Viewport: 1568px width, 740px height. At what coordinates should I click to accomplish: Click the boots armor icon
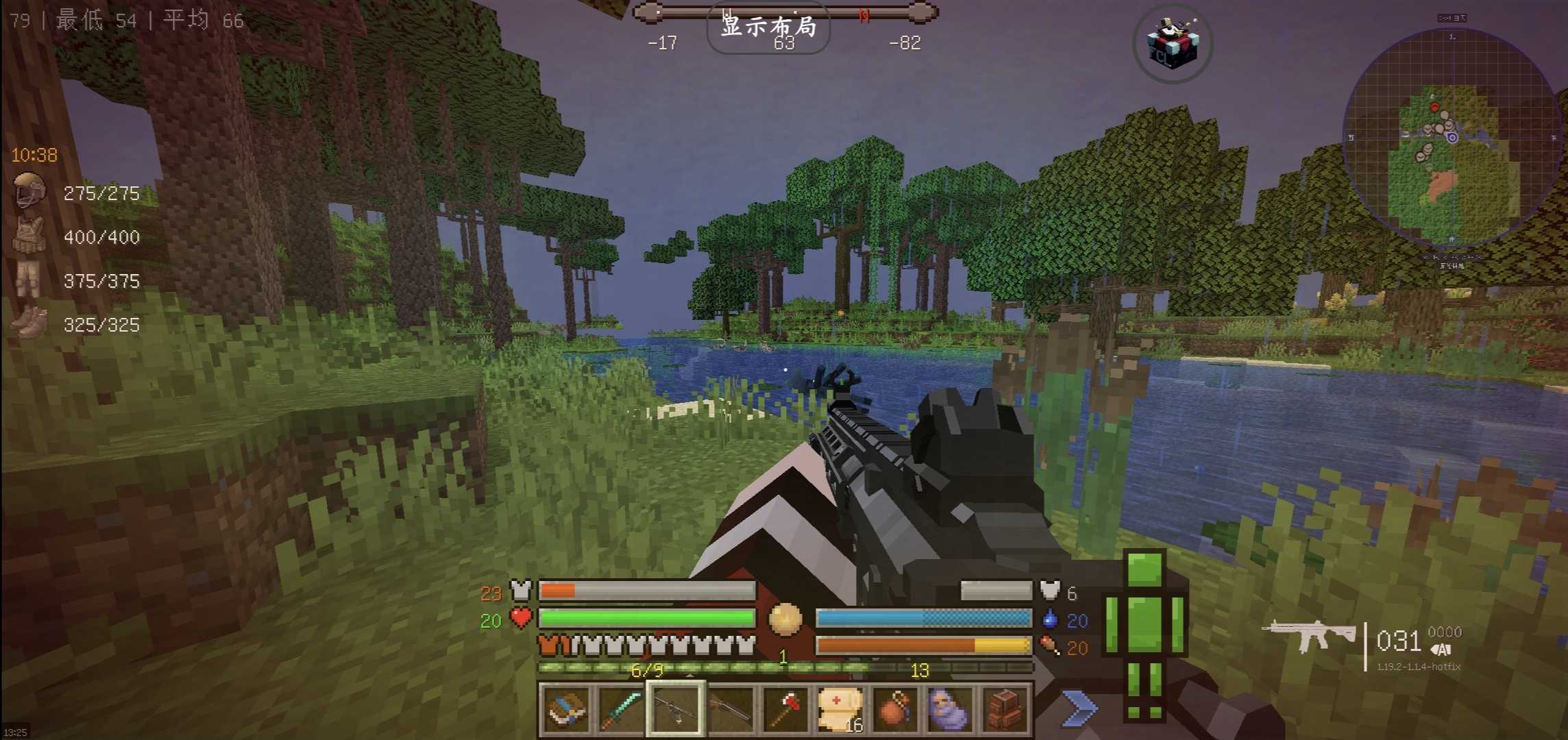29,323
